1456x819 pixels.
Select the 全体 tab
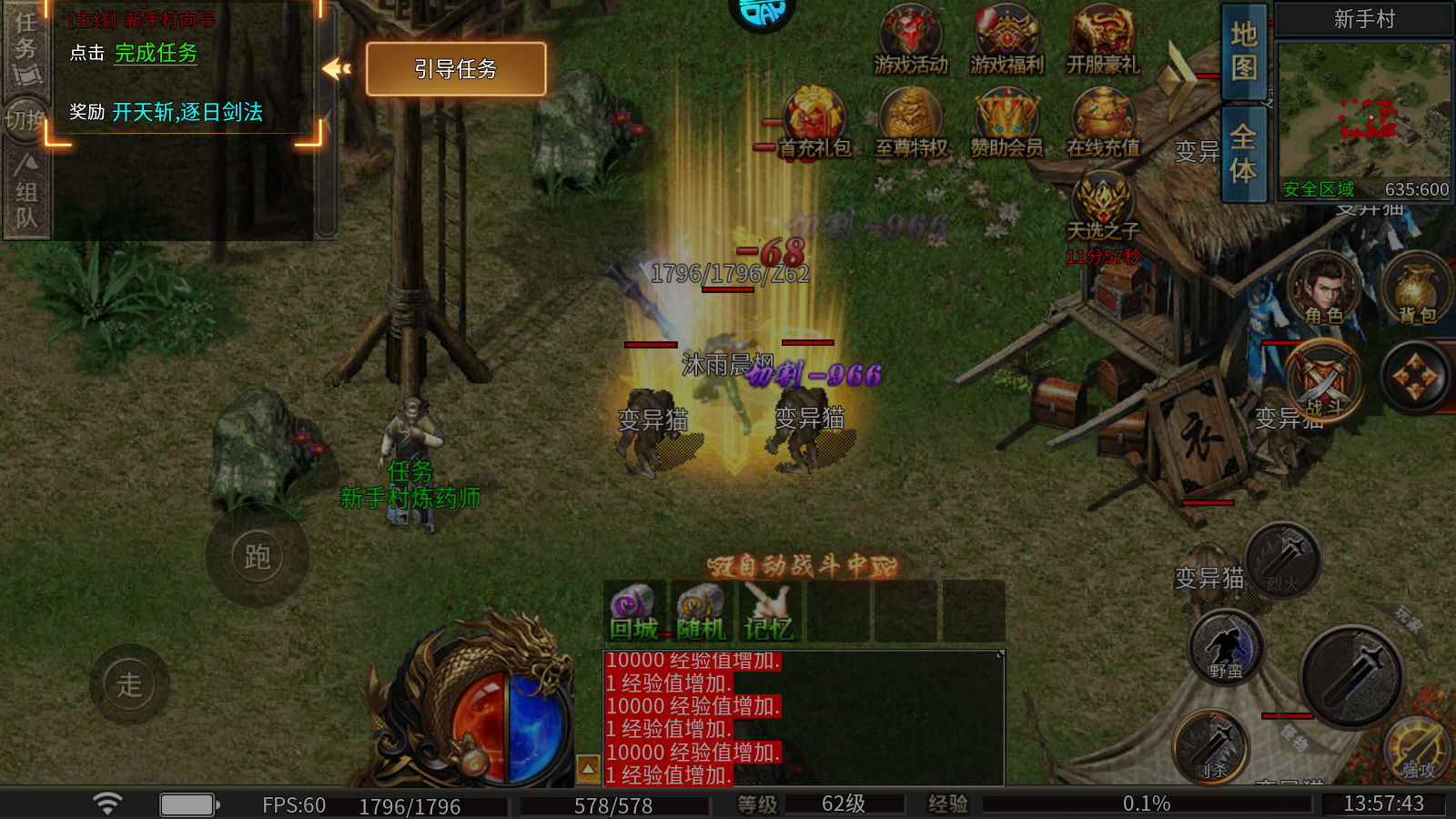(1244, 153)
